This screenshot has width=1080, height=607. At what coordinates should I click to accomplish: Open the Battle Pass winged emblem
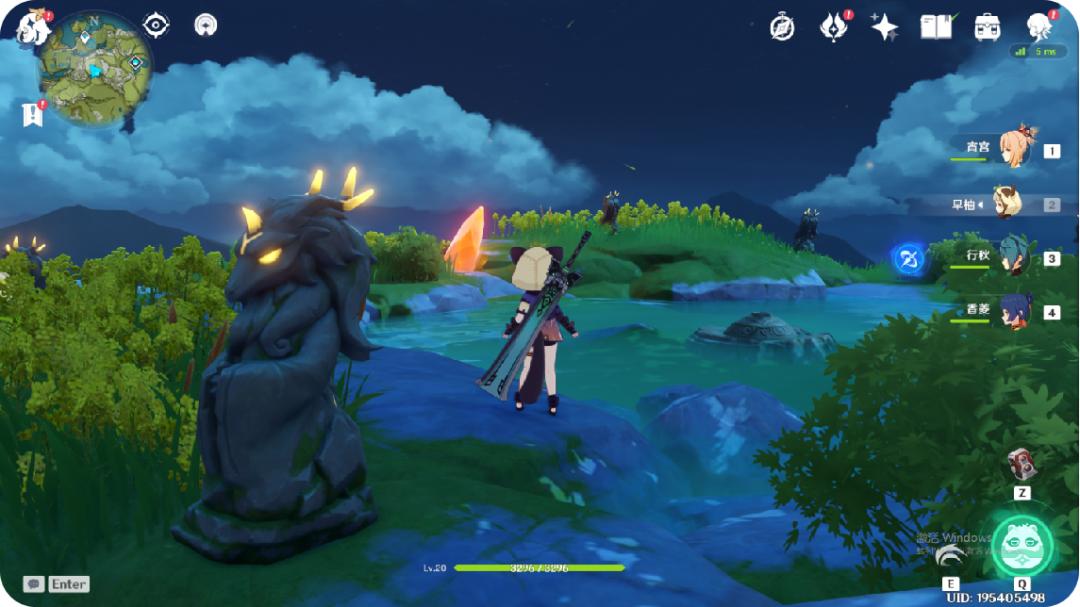[833, 27]
